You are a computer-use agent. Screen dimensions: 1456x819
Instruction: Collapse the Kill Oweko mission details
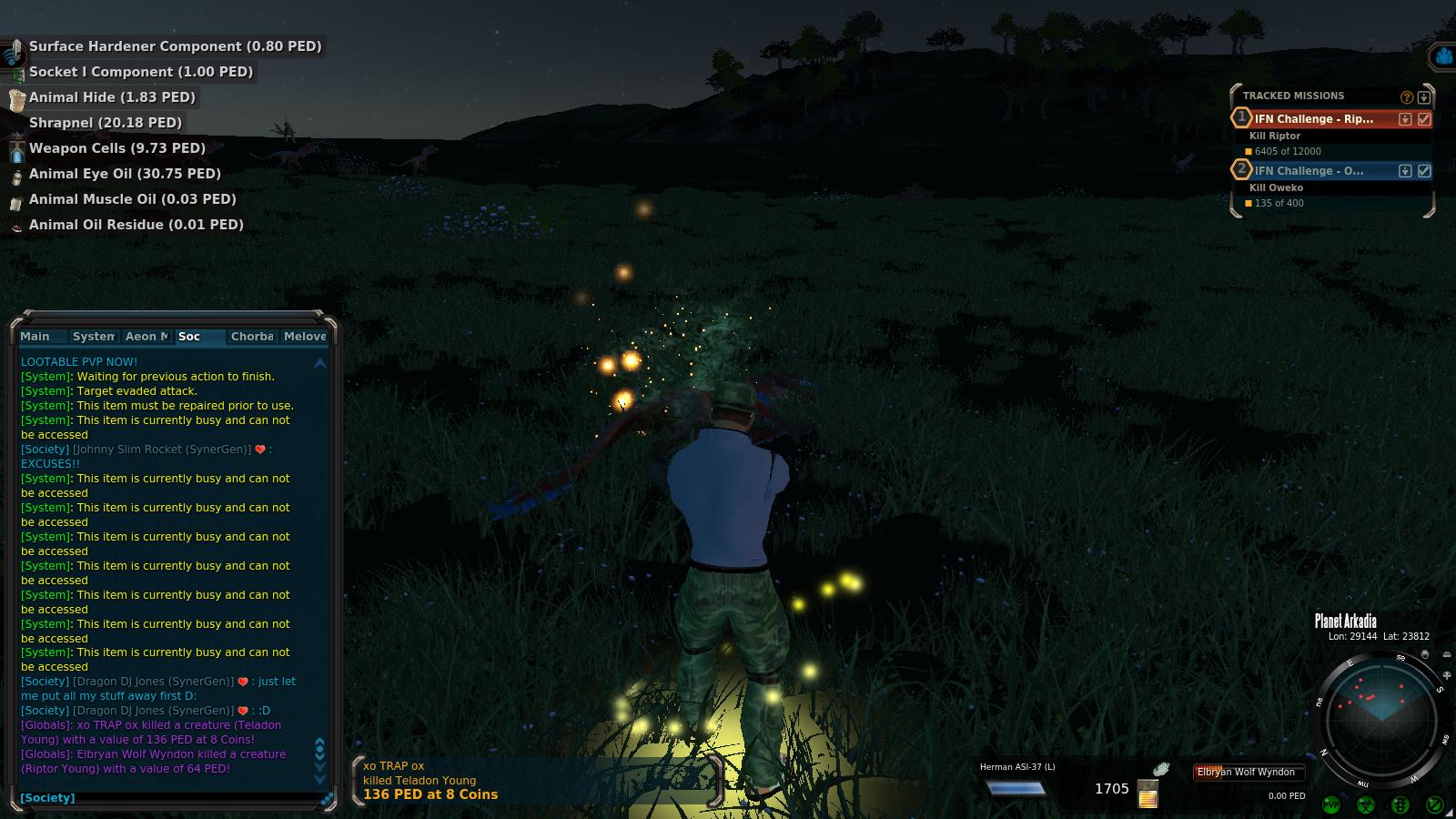1405,171
